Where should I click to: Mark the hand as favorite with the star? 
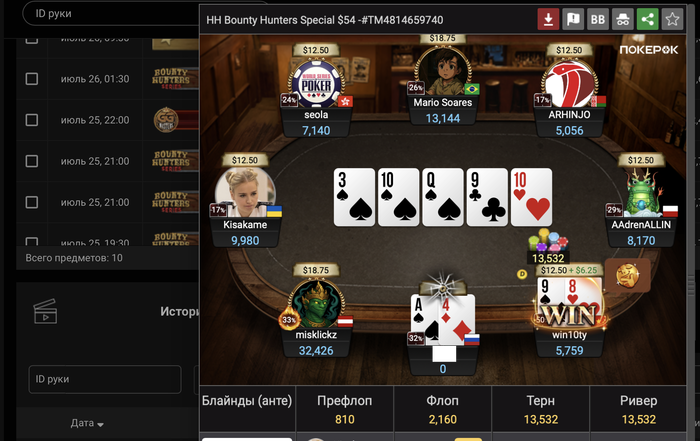coord(672,19)
